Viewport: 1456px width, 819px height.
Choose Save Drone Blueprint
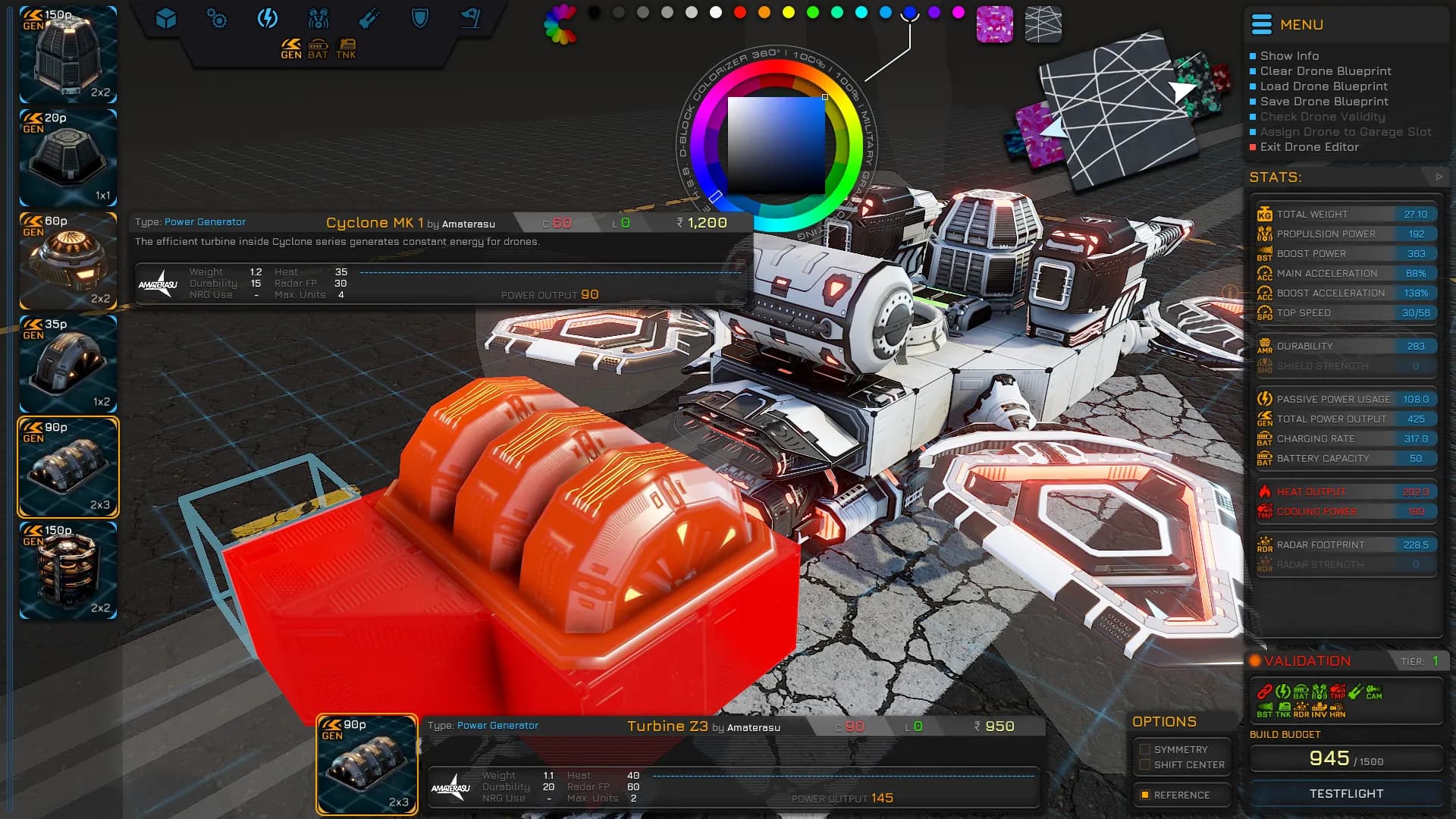click(x=1324, y=102)
